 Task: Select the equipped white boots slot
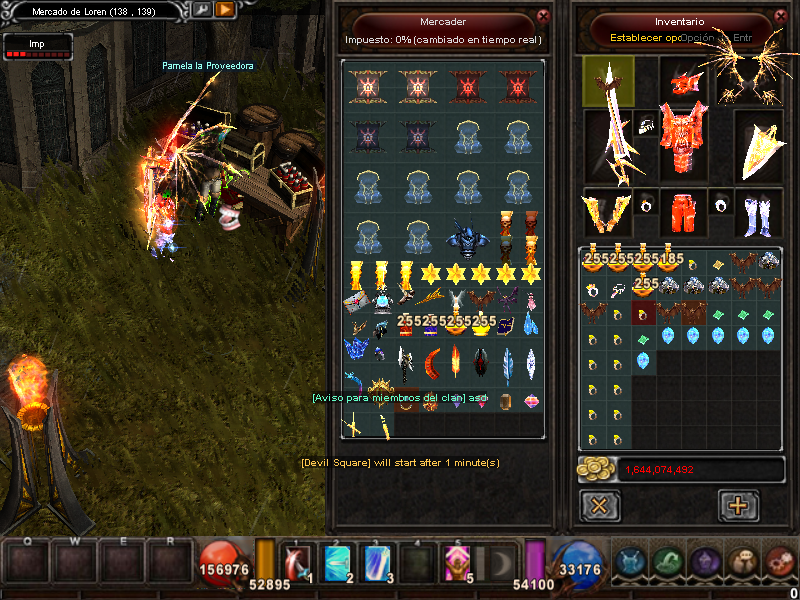pyautogui.click(x=758, y=211)
